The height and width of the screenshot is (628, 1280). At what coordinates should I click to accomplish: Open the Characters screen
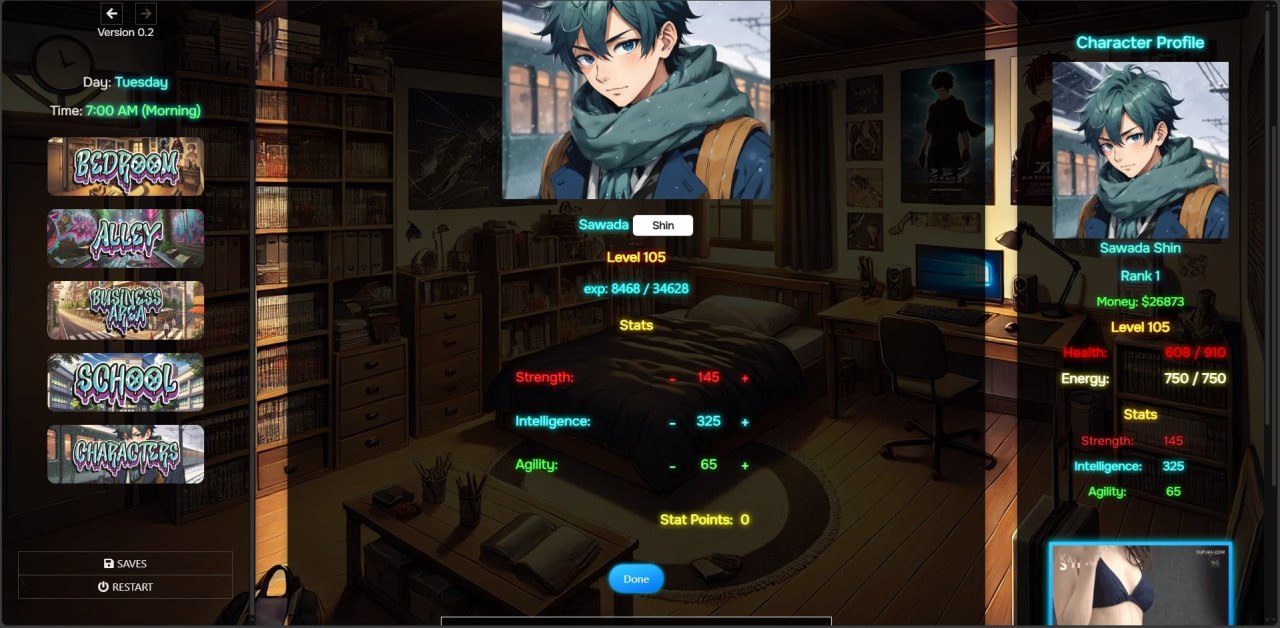pyautogui.click(x=126, y=454)
